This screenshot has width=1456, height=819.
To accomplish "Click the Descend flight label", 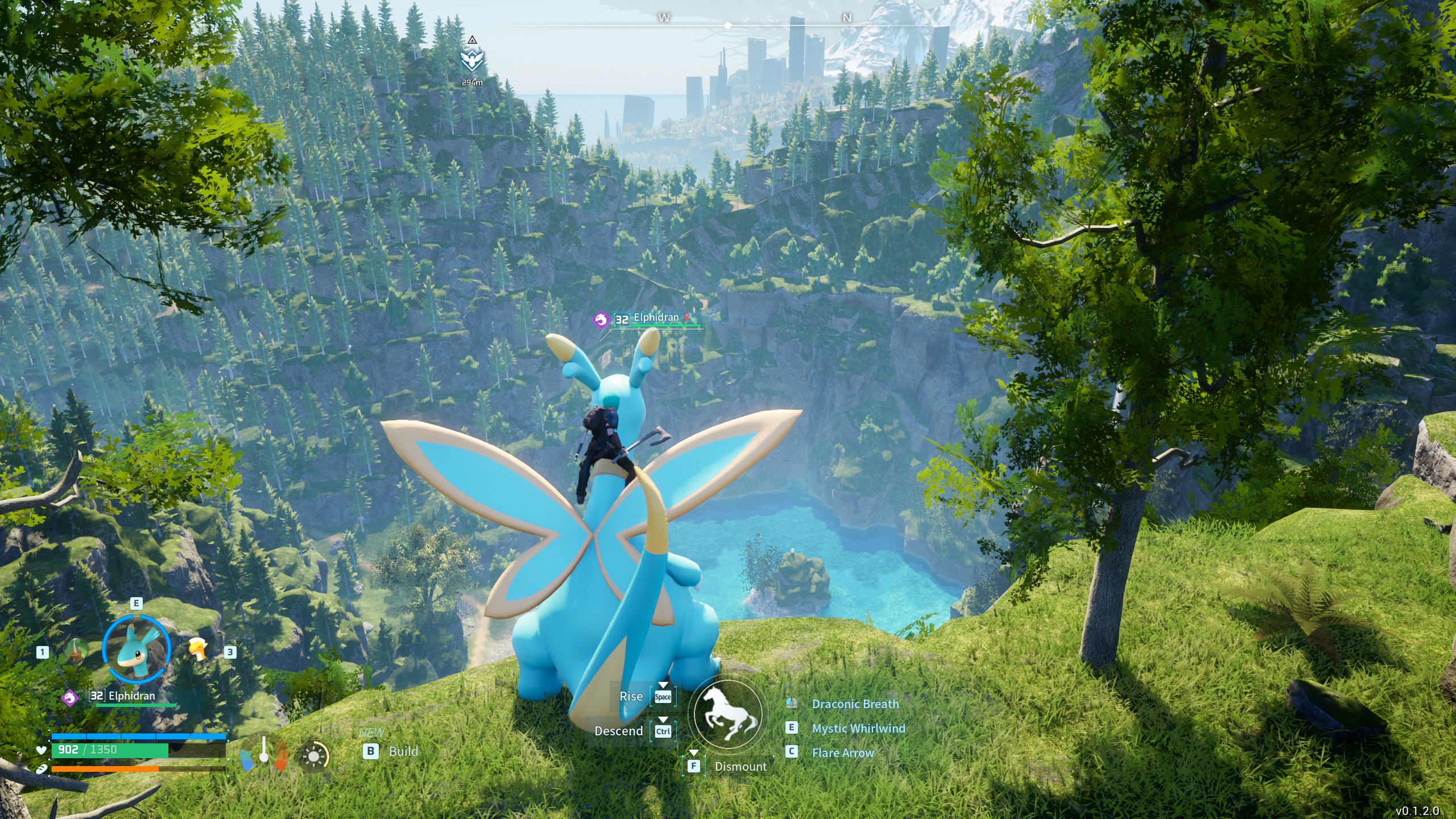I will [618, 731].
